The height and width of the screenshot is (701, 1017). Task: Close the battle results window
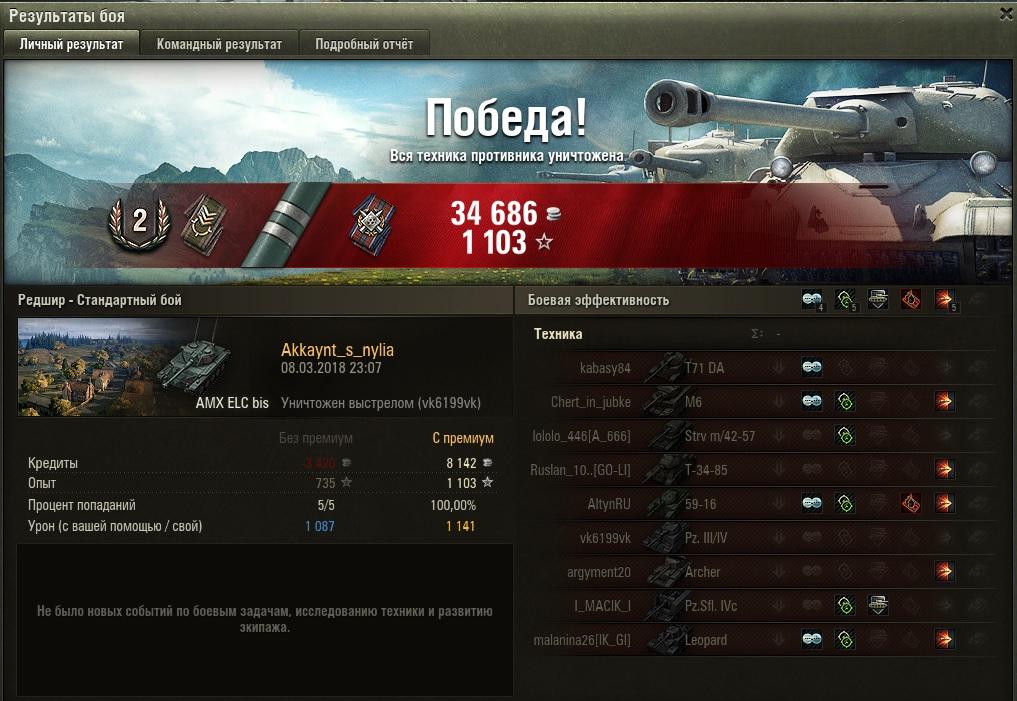pos(1006,13)
